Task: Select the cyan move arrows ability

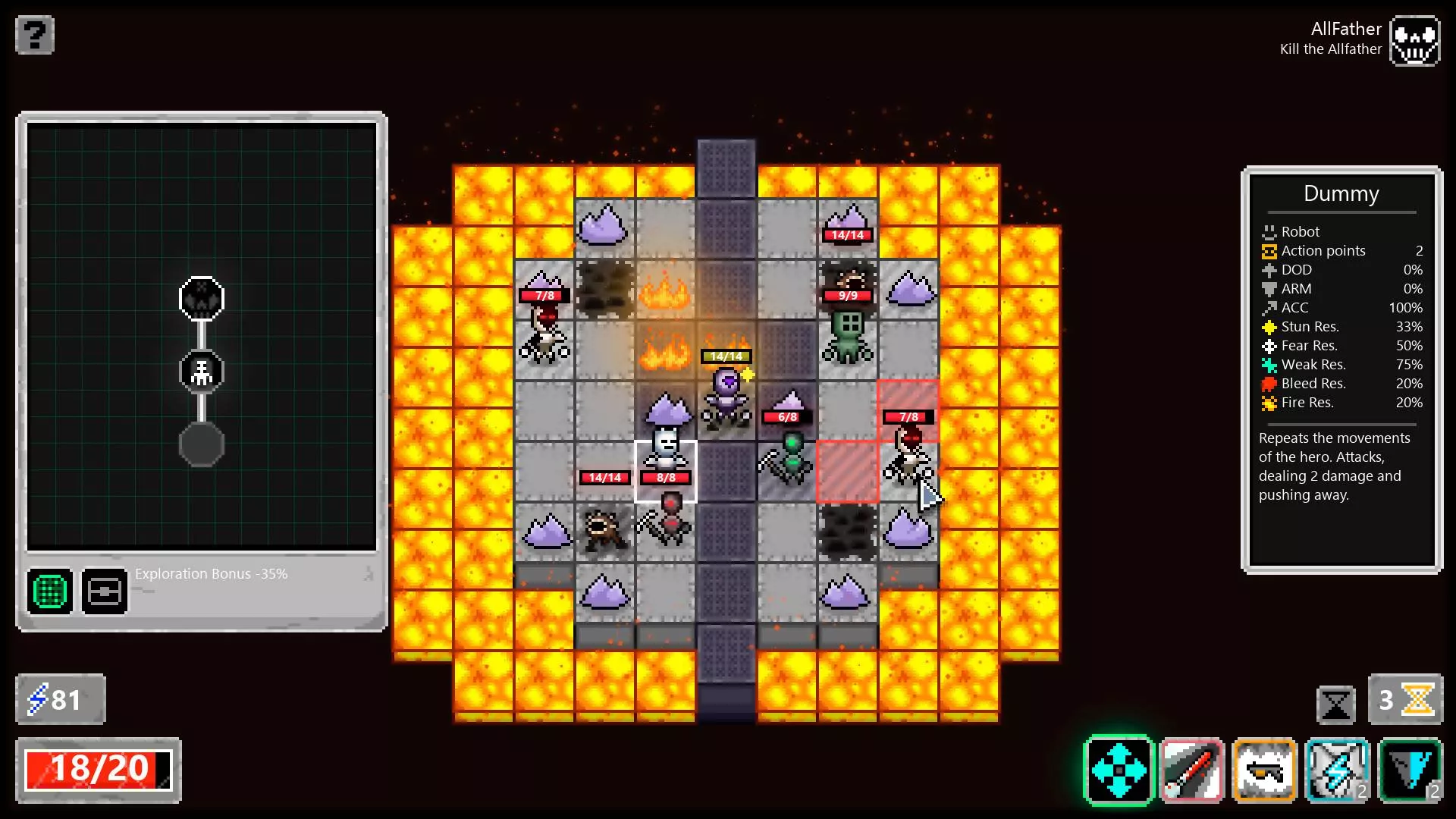Action: pyautogui.click(x=1119, y=770)
